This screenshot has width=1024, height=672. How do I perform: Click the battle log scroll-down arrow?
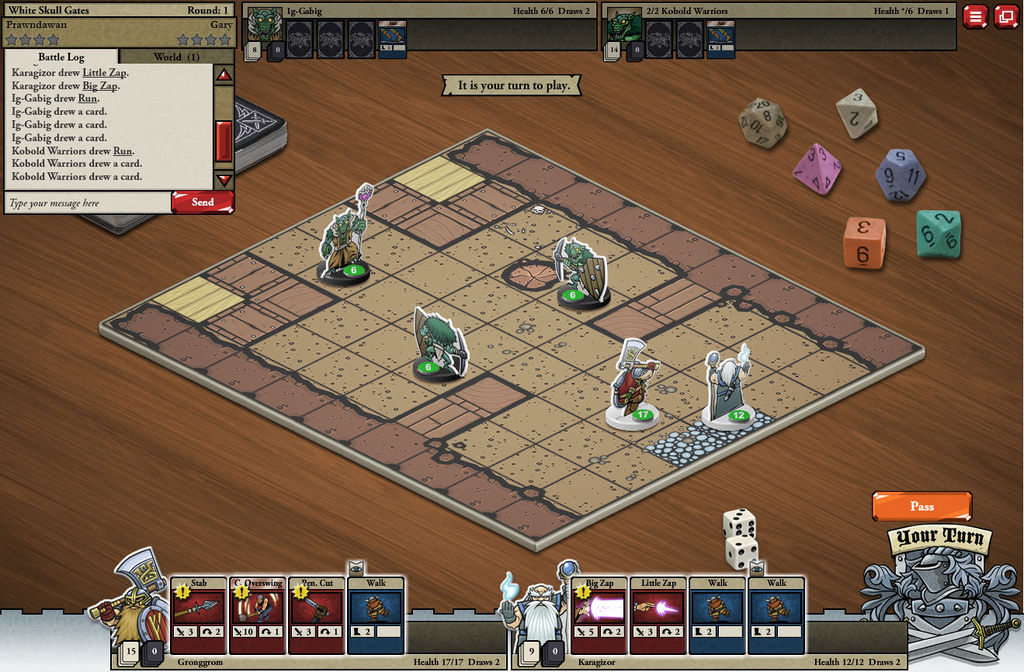tap(224, 180)
